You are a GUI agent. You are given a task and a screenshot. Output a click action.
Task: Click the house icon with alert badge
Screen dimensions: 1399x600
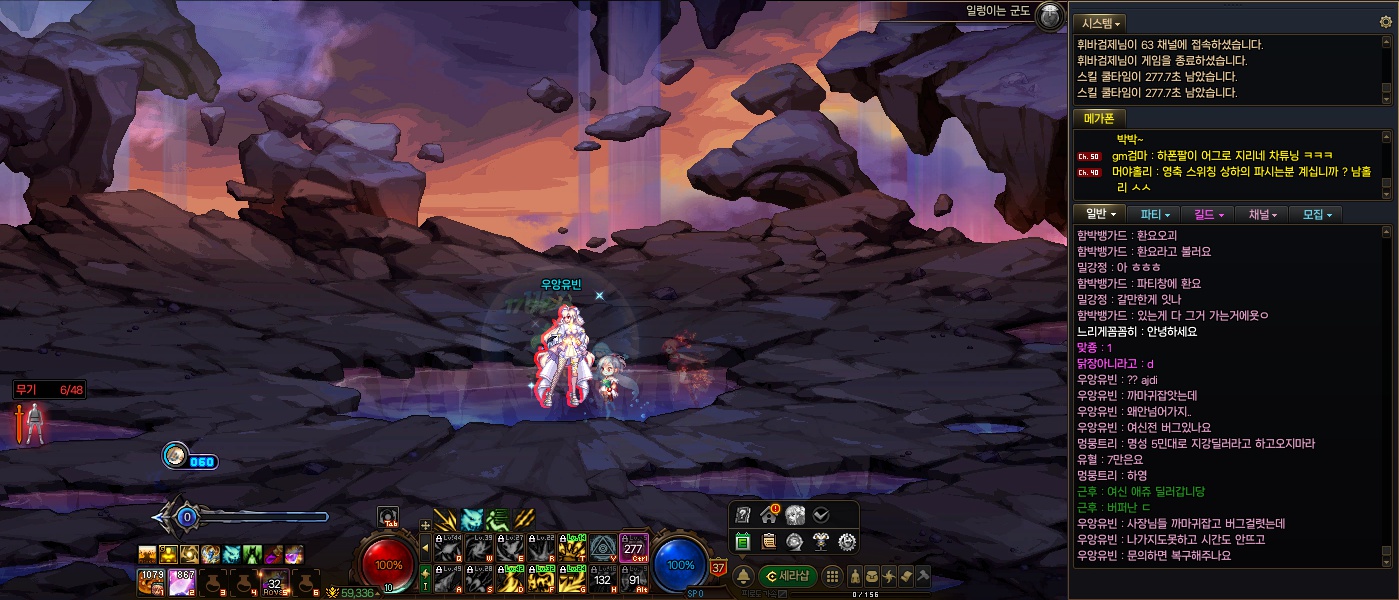769,515
